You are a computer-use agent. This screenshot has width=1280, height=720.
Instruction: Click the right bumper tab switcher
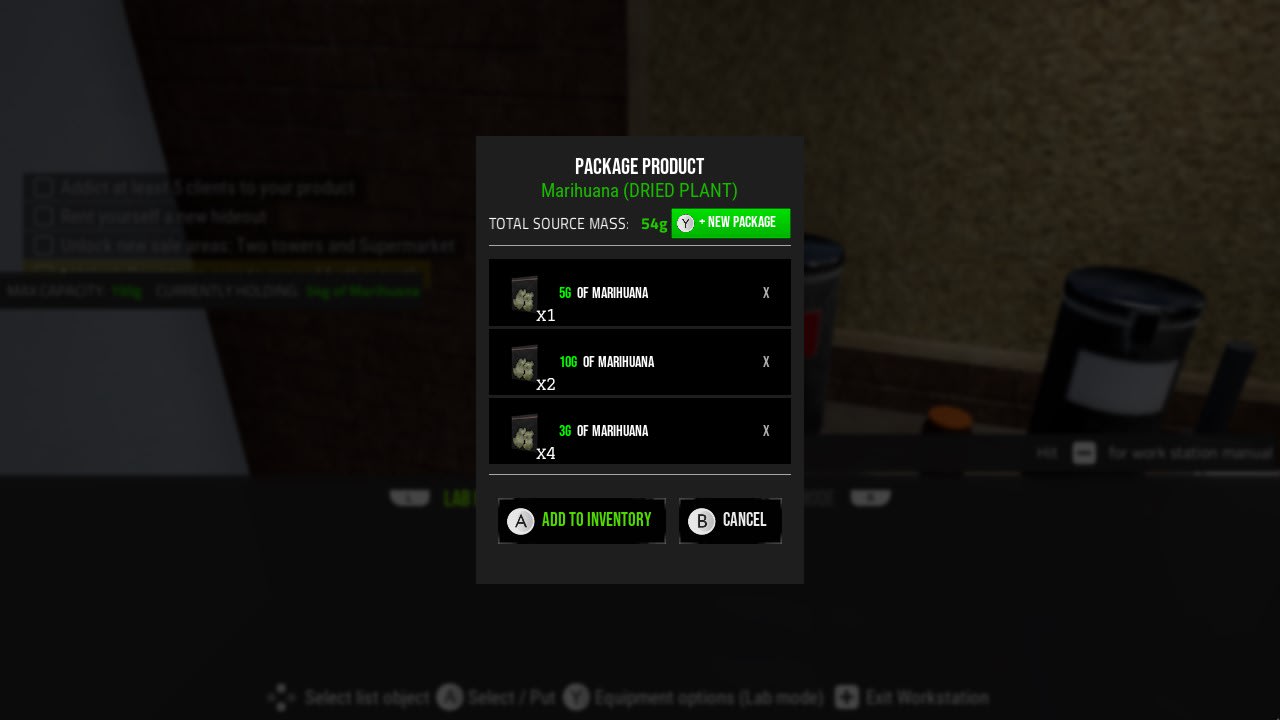point(869,496)
